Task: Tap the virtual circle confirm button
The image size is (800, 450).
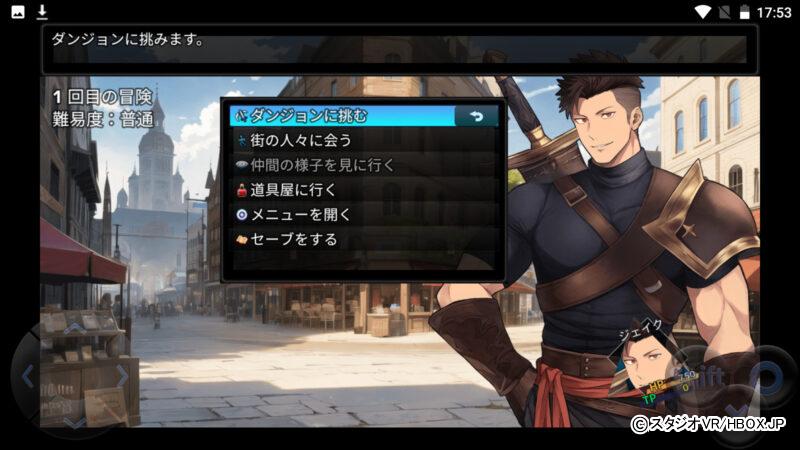Action: [x=764, y=376]
